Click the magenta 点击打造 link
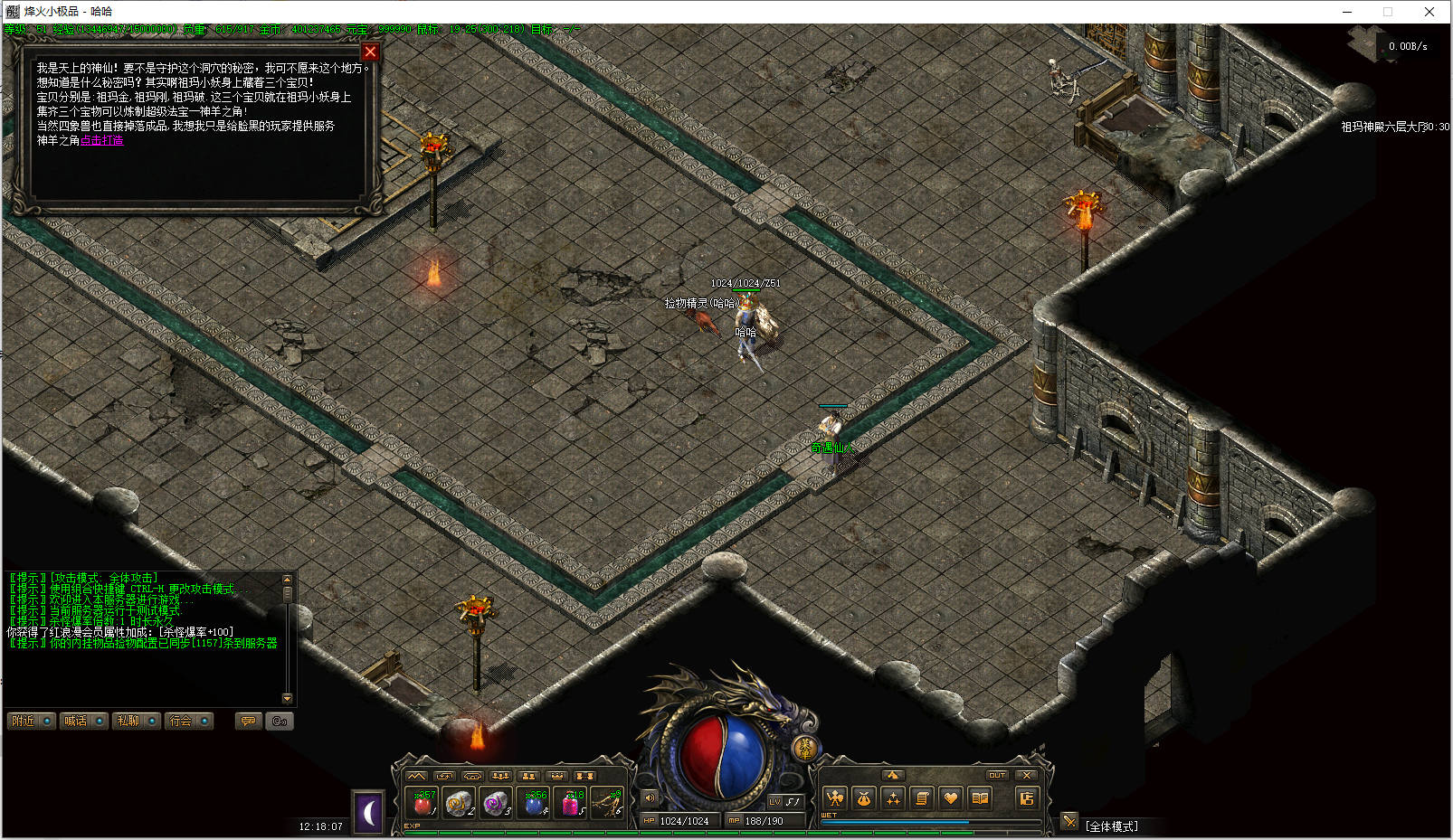 [101, 140]
